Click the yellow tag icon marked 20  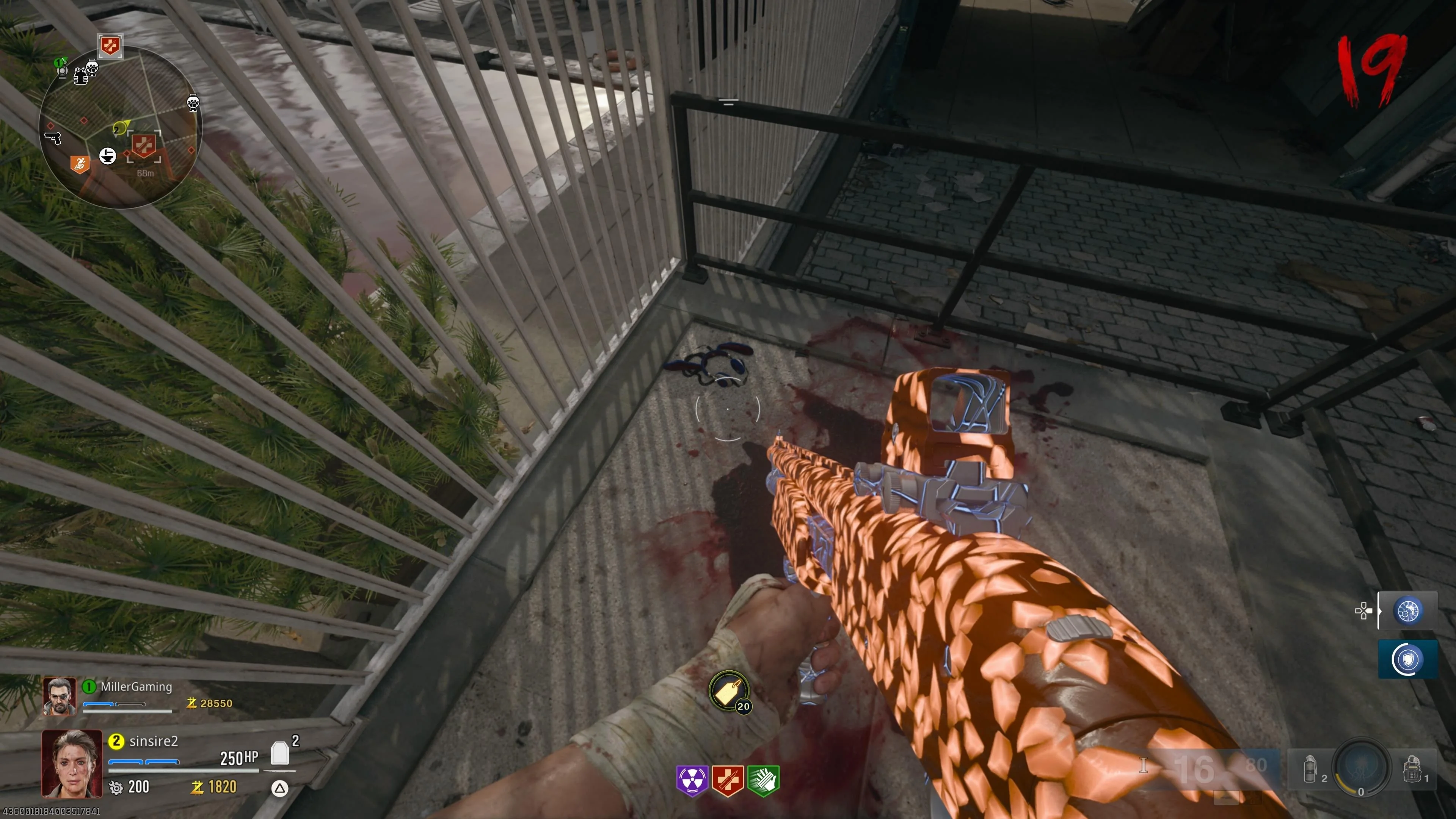point(728,691)
